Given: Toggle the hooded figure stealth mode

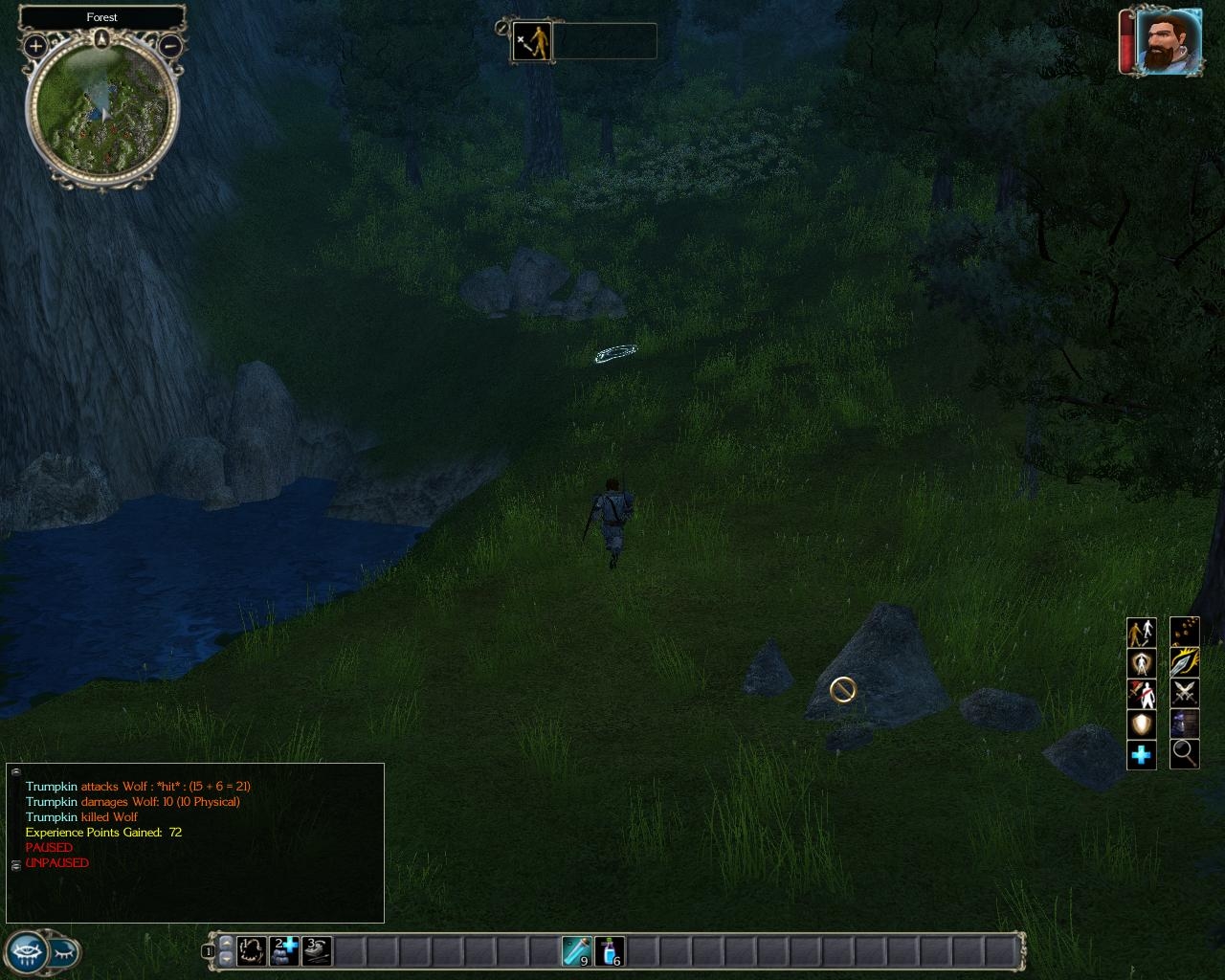Looking at the screenshot, I should (1184, 723).
